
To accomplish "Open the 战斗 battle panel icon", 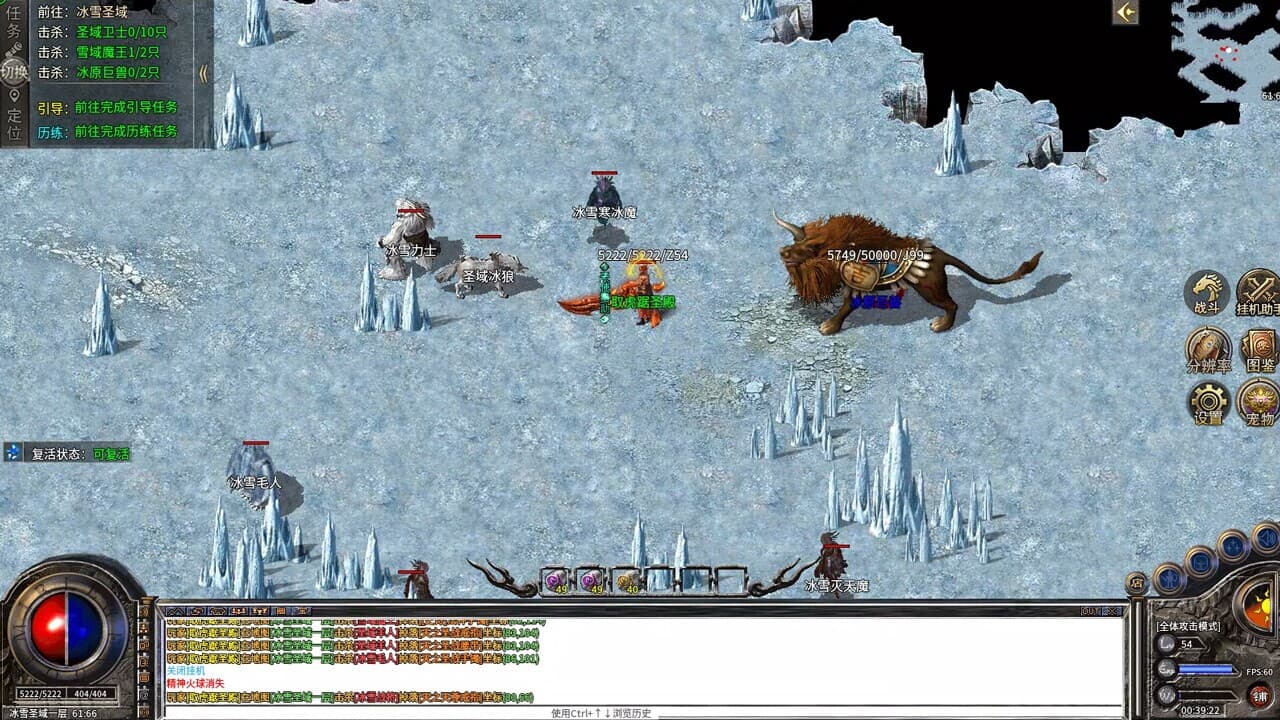I will (x=1207, y=293).
